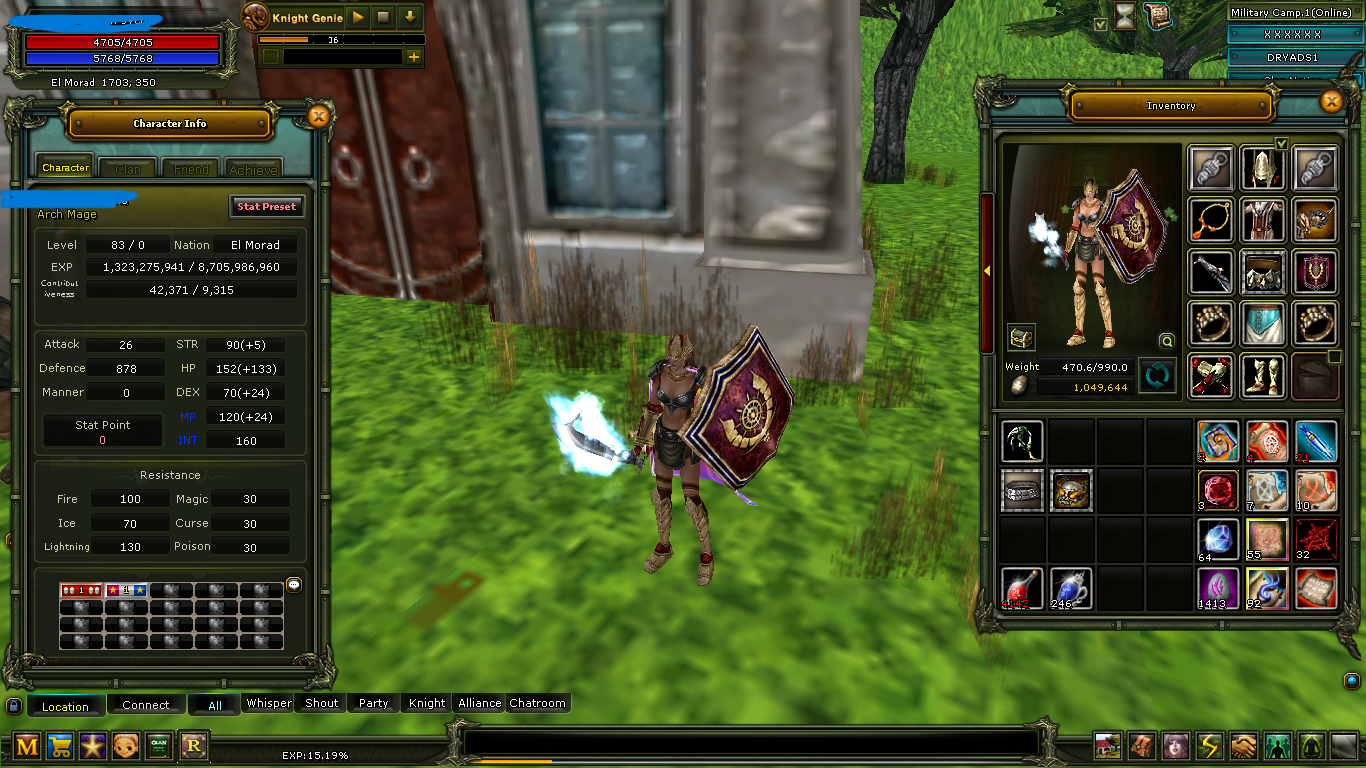Start Knight Genie with the play button
Image resolution: width=1366 pixels, height=768 pixels.
pyautogui.click(x=358, y=17)
